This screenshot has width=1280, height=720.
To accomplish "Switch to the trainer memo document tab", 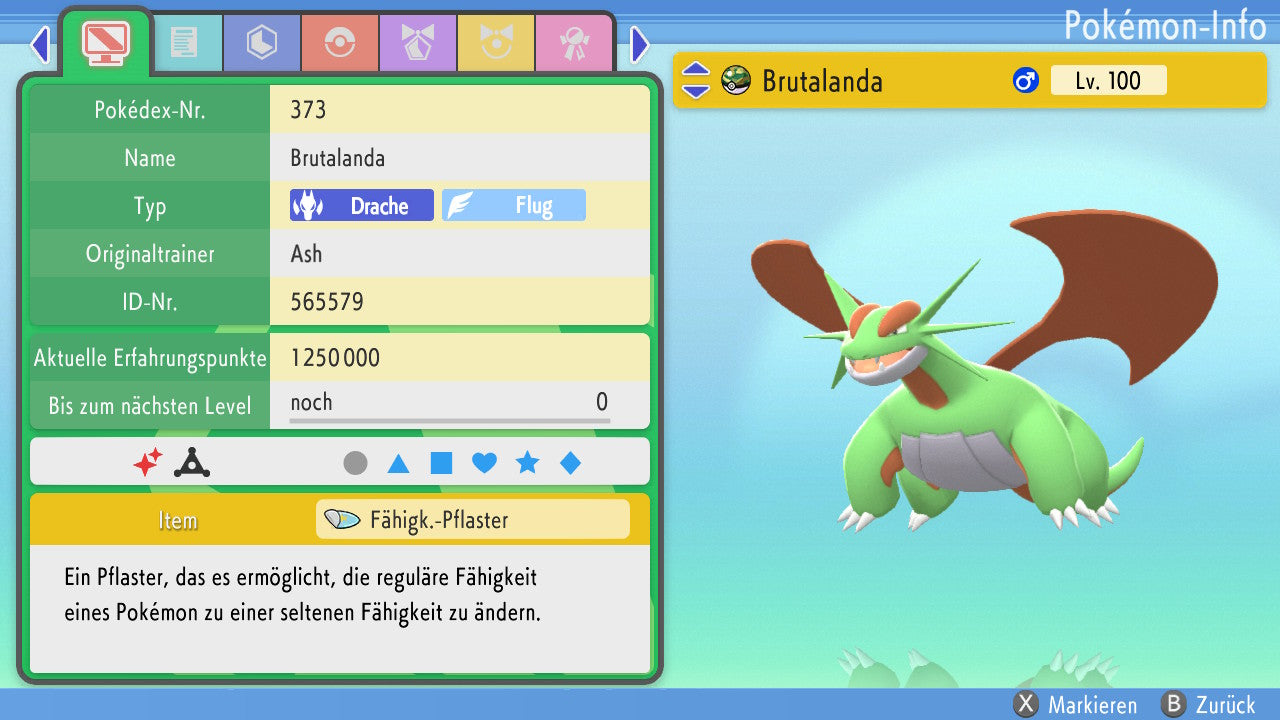I will pos(184,43).
